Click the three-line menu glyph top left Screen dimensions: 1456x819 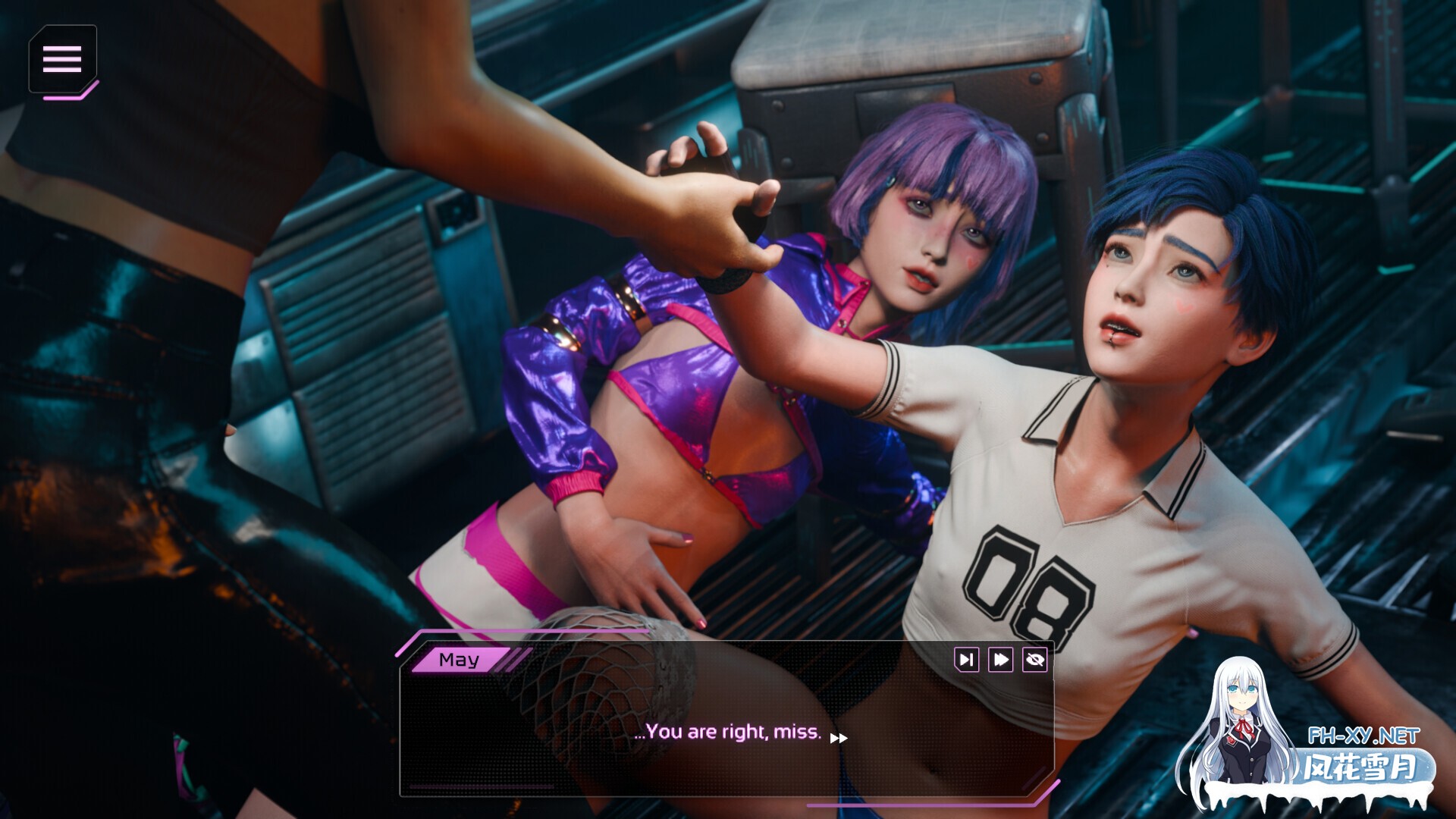[x=64, y=59]
